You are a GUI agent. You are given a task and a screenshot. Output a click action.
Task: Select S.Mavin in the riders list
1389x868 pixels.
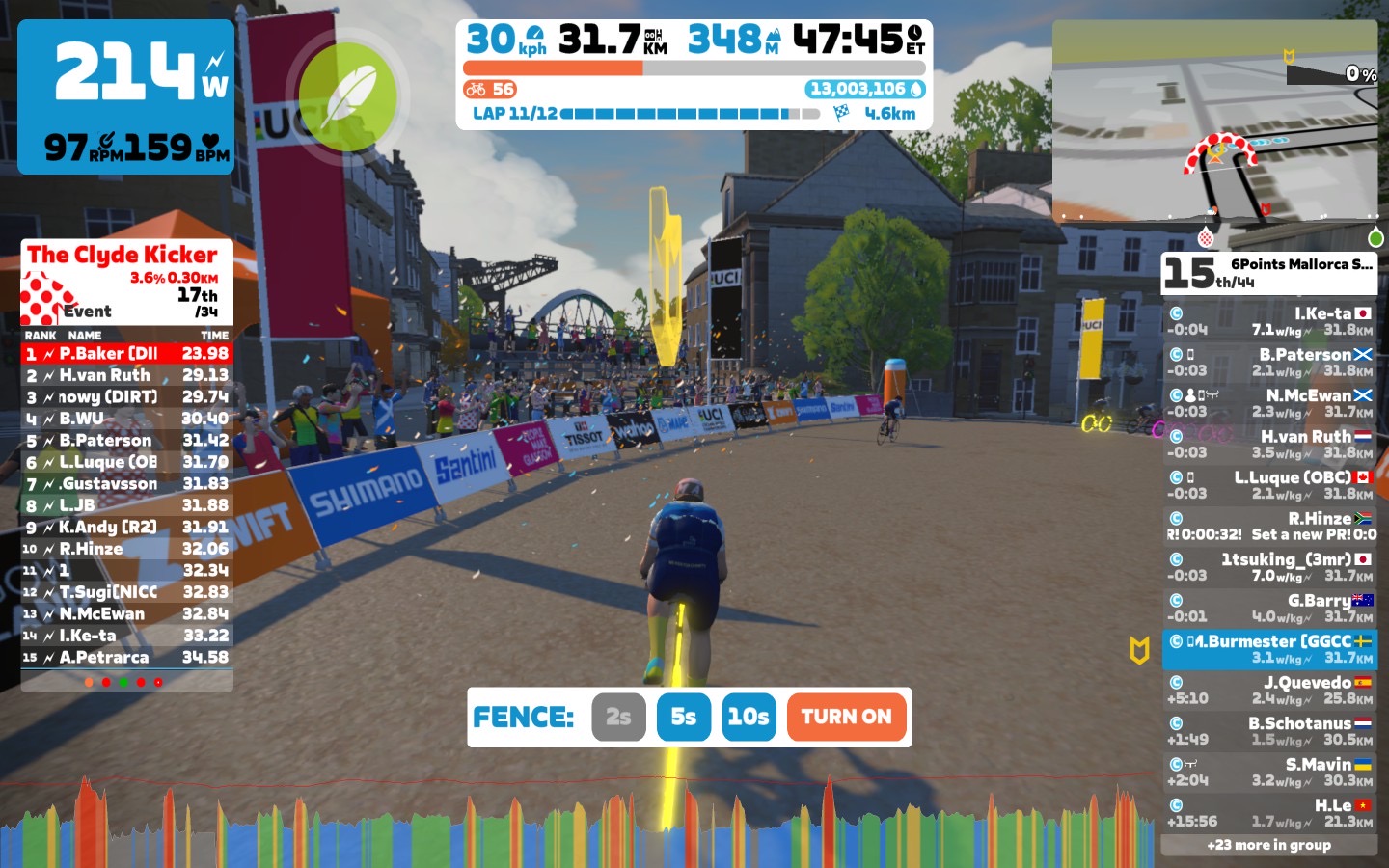[x=1269, y=772]
